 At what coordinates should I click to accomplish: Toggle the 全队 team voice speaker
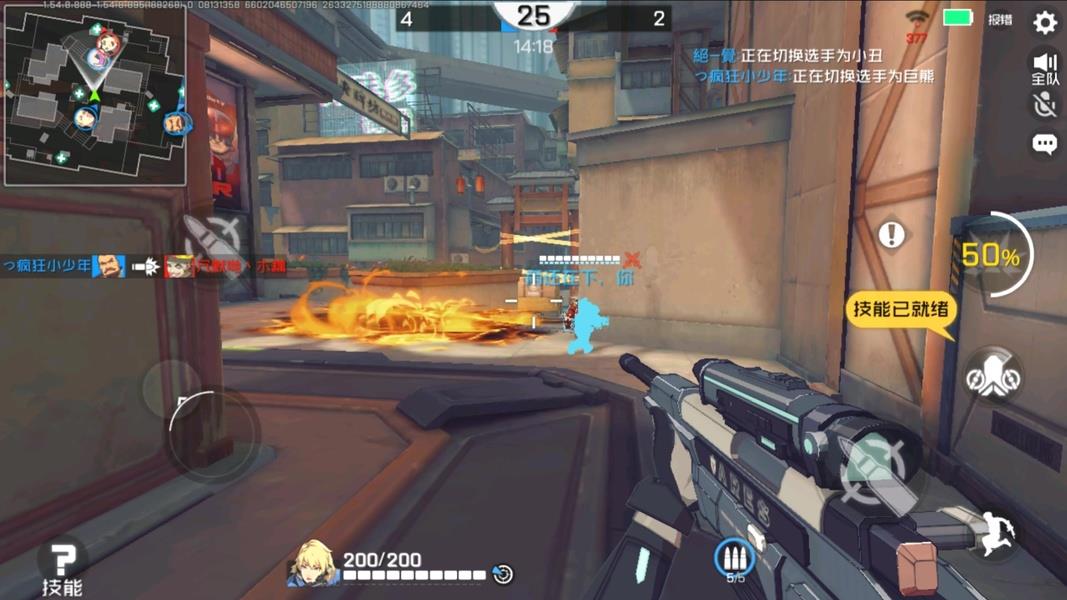(1045, 68)
